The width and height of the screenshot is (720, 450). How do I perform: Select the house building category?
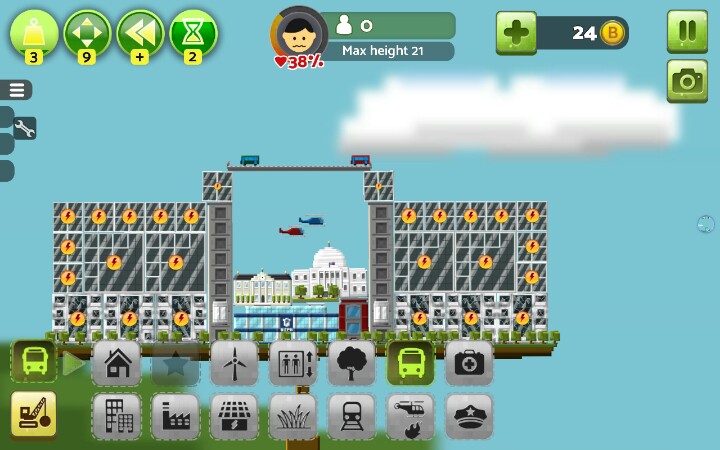click(x=117, y=363)
